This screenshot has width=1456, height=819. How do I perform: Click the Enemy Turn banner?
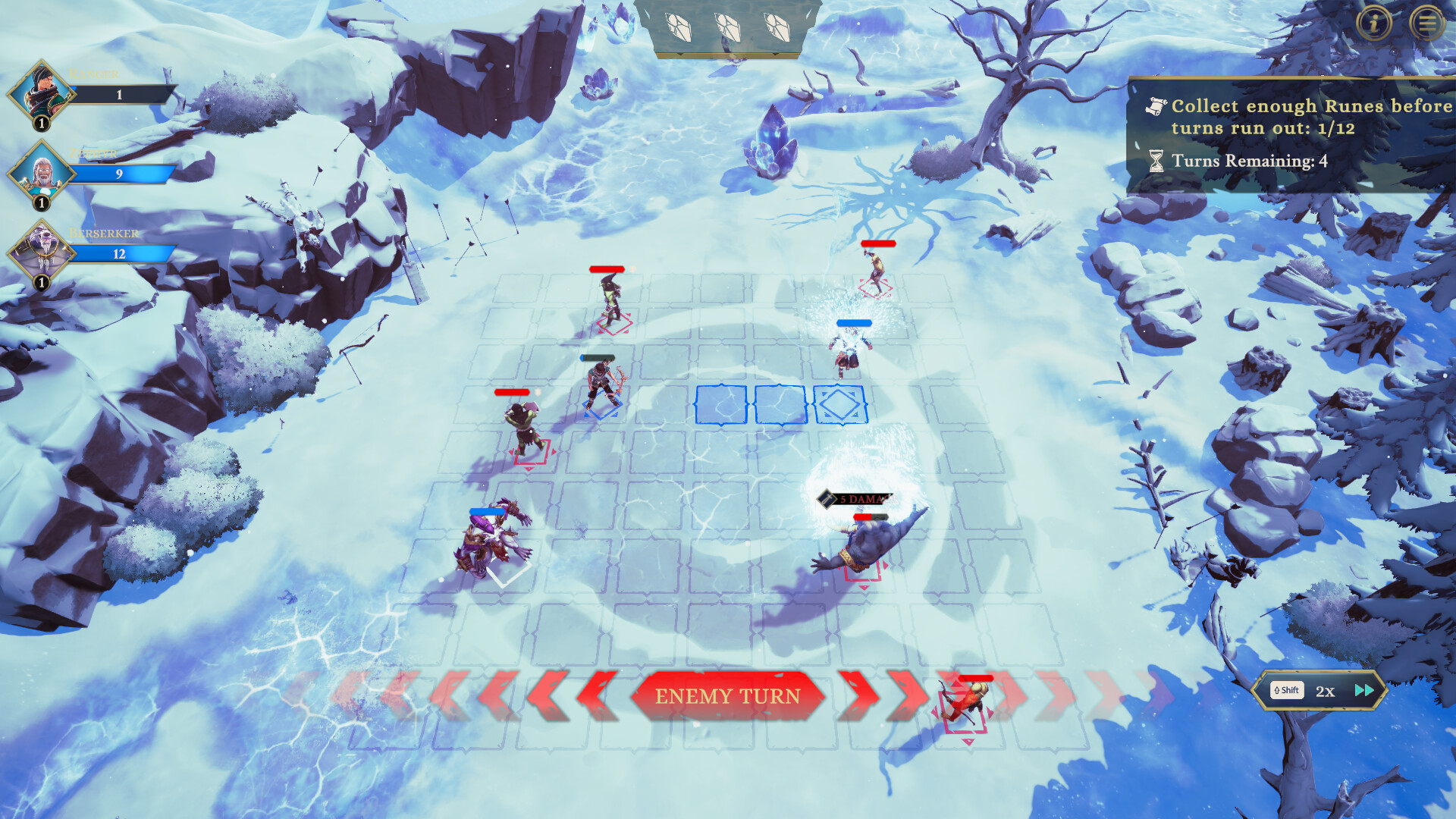point(728,695)
